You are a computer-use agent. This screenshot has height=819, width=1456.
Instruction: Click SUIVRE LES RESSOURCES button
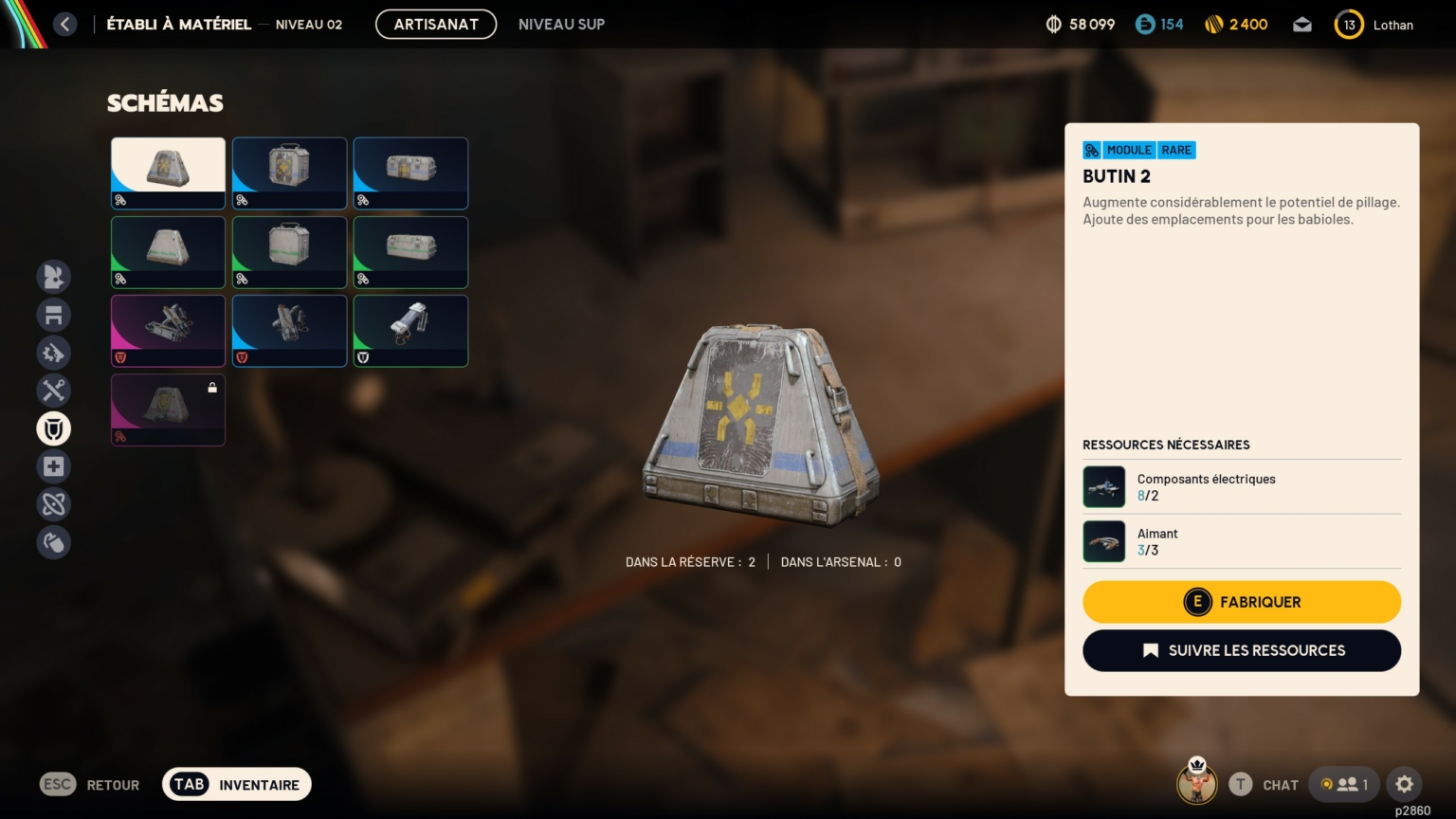click(x=1242, y=650)
